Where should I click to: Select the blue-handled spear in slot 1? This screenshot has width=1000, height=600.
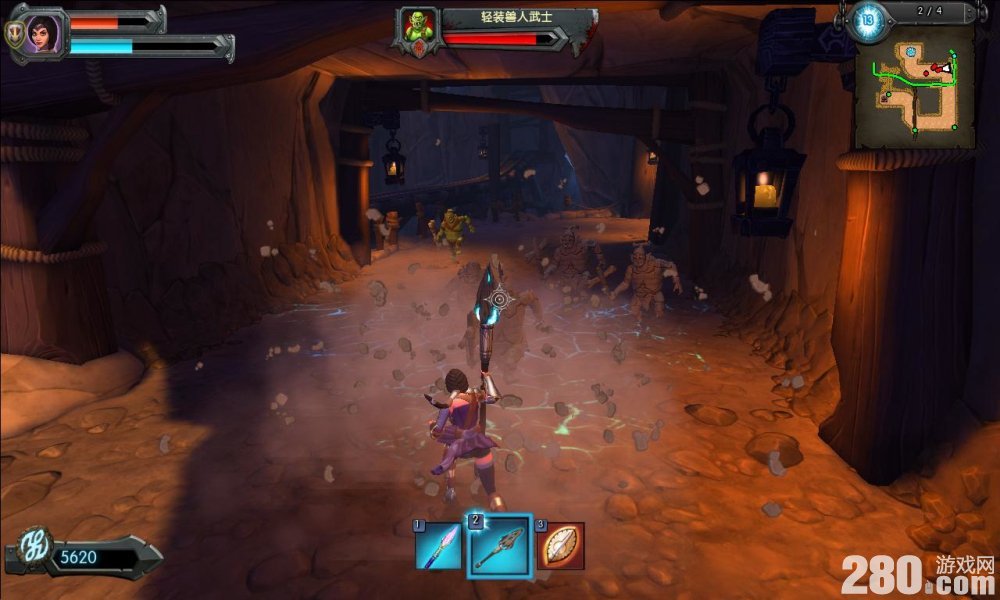tap(438, 546)
